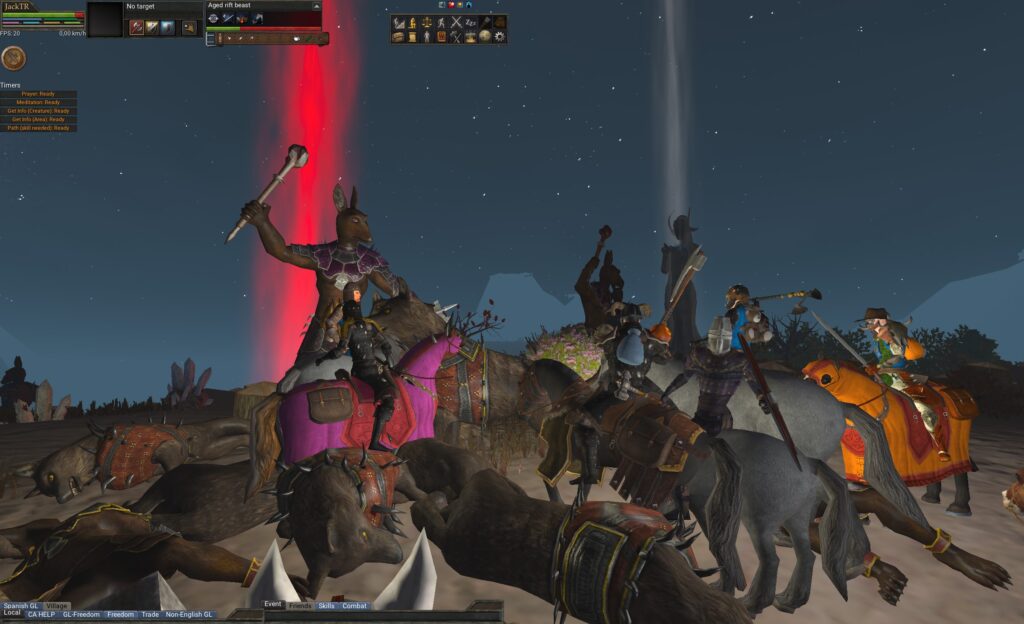Toggle the Zzz sleep icon

[x=471, y=22]
